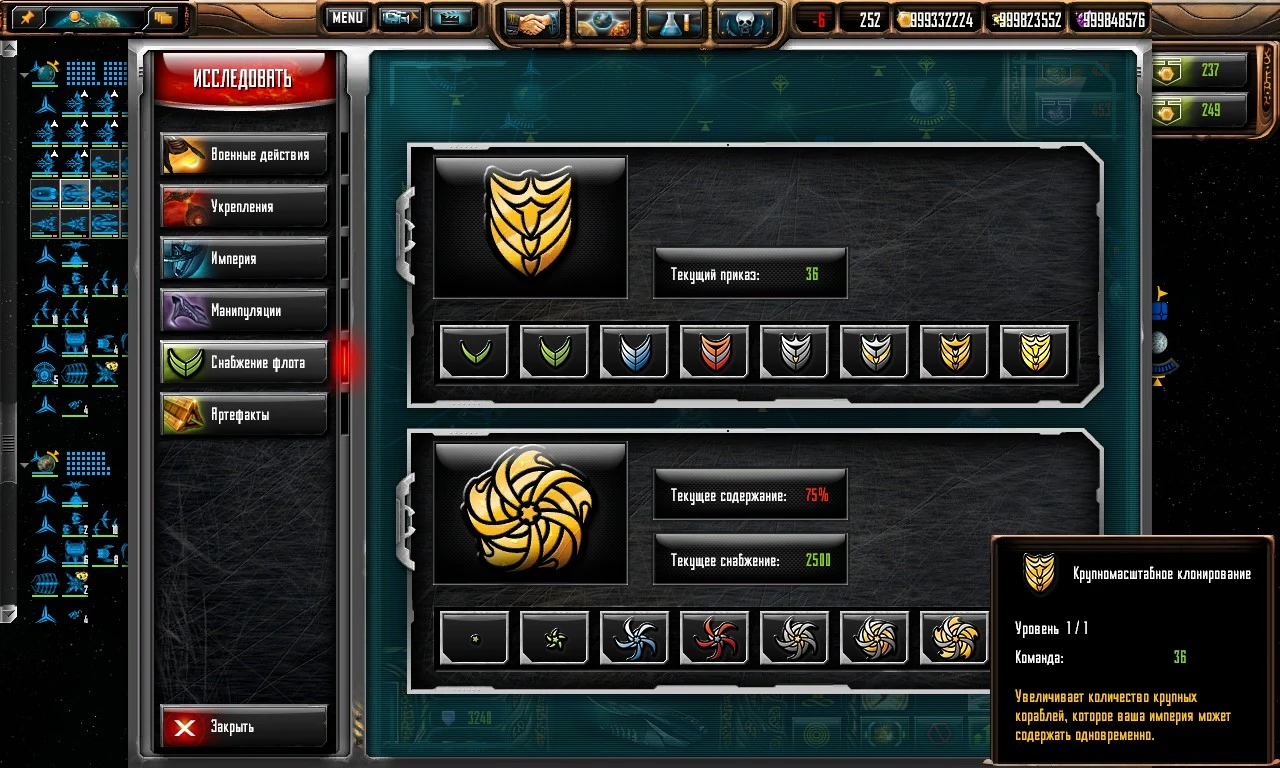
Task: Switch to the Артефакты research category
Action: [x=243, y=414]
